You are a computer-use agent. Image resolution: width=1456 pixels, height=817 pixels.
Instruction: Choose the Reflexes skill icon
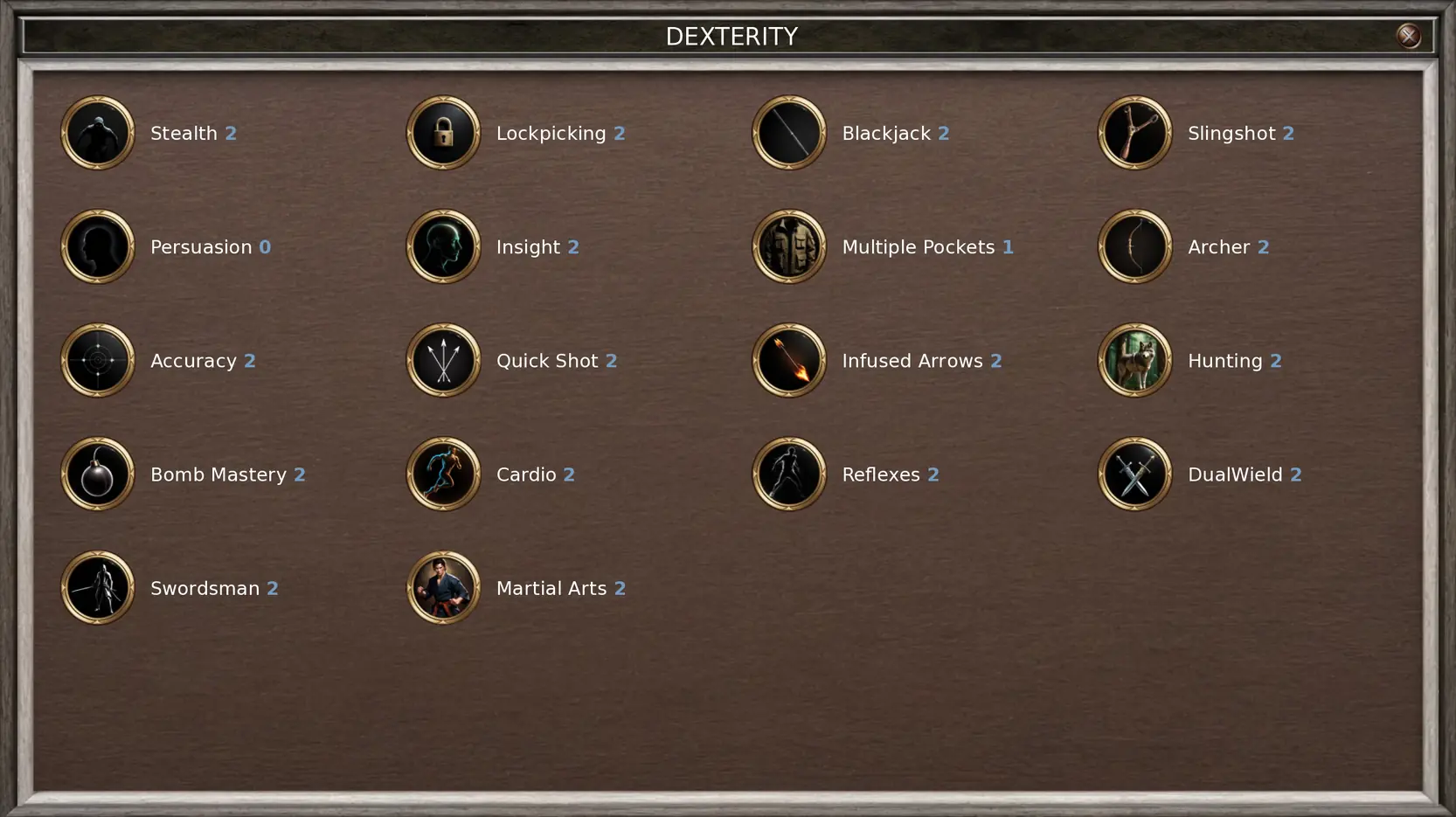pyautogui.click(x=789, y=474)
